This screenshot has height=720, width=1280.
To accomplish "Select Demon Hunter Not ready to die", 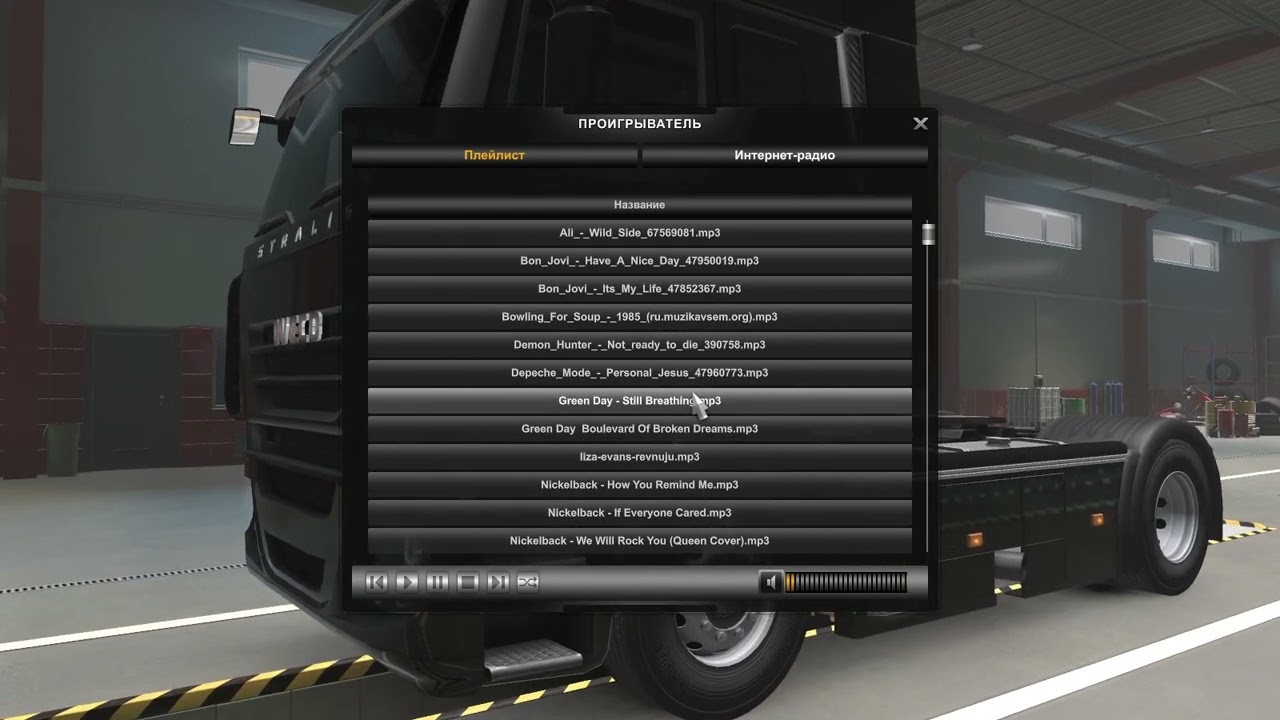I will [639, 345].
